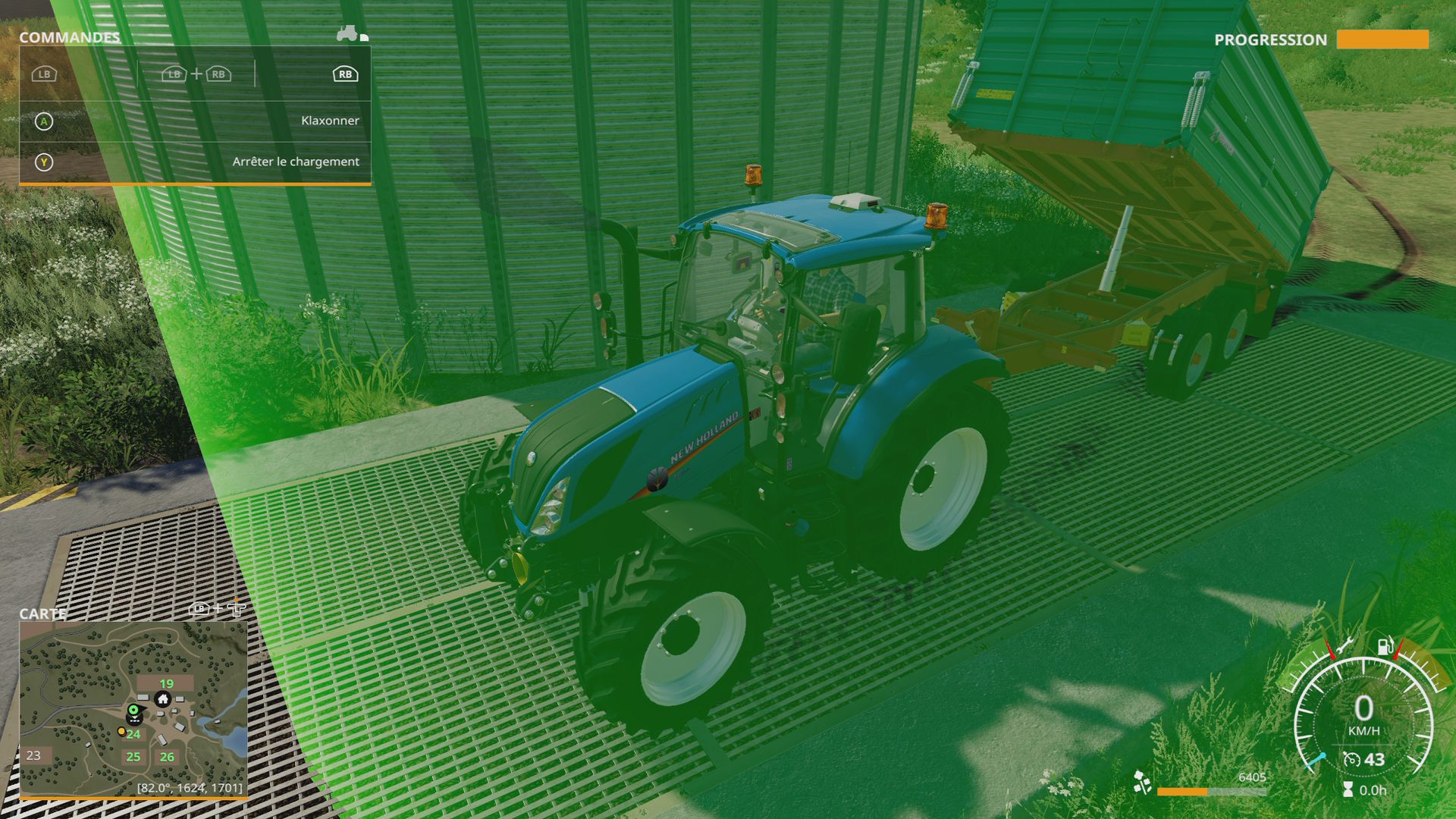Image resolution: width=1456 pixels, height=819 pixels.
Task: Click the vehicle icon below the player marker
Action: tap(134, 719)
